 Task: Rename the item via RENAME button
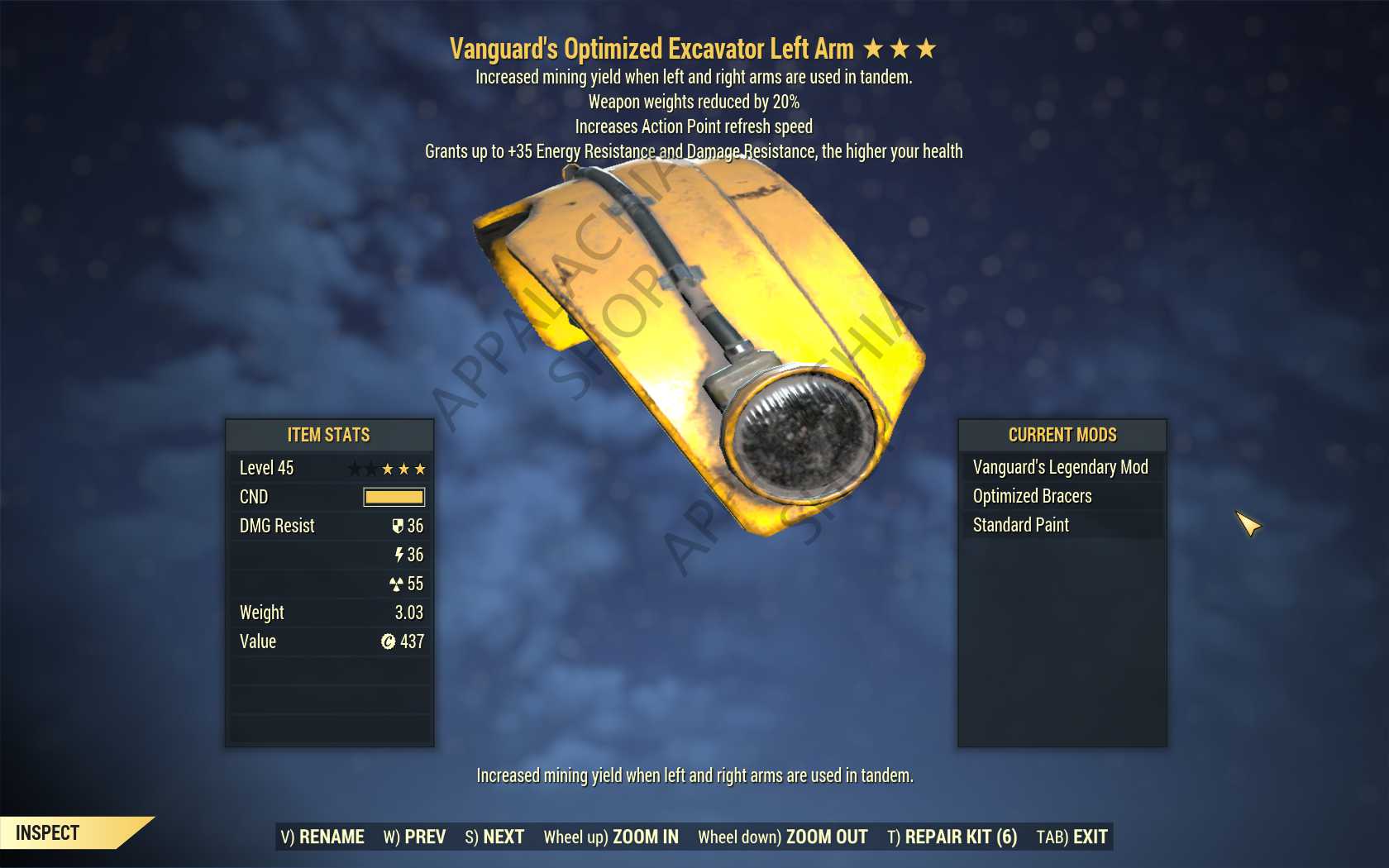coord(322,837)
